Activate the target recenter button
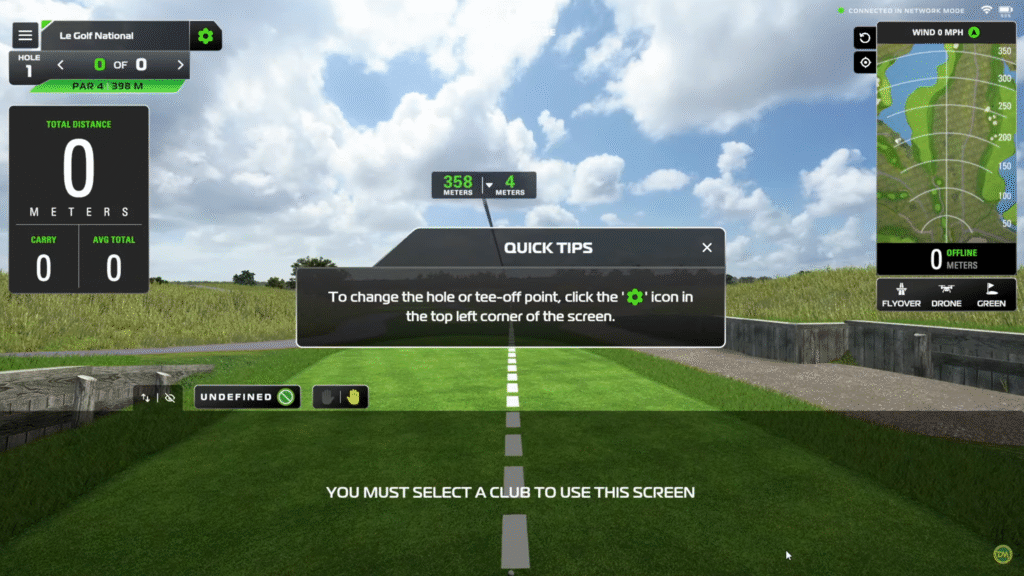 point(865,62)
